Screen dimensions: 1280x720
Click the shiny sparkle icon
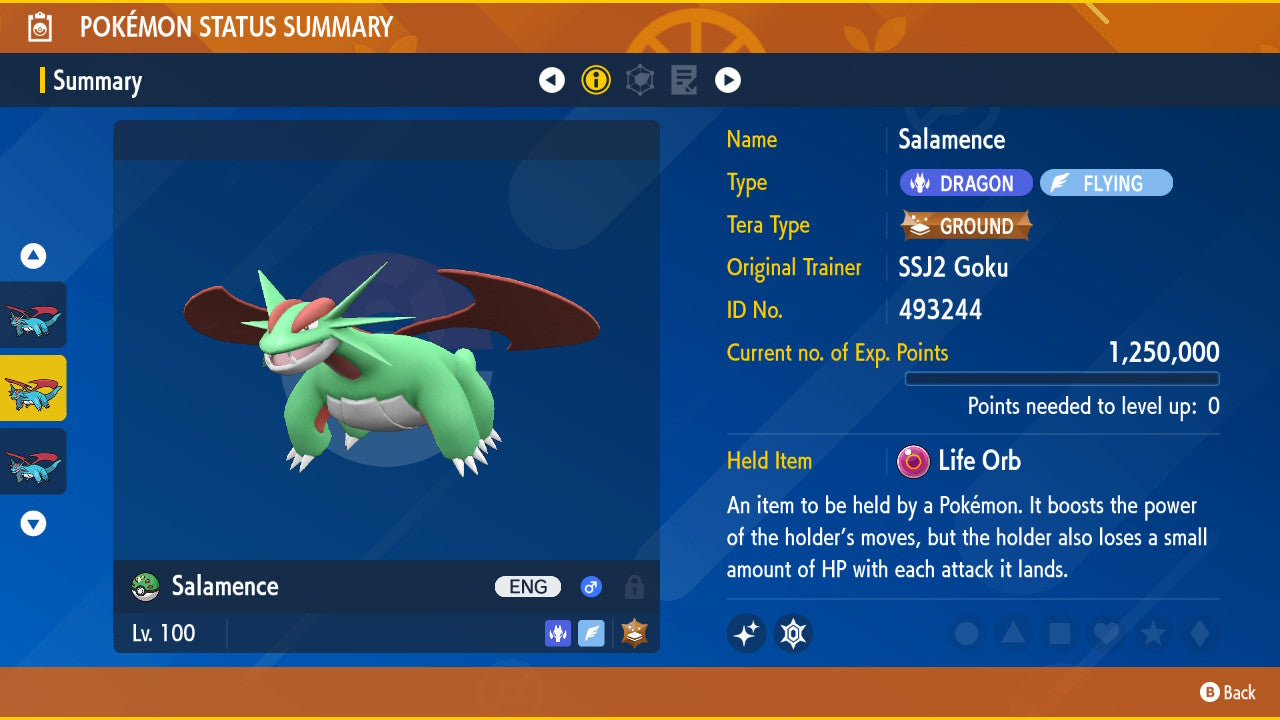coord(746,633)
